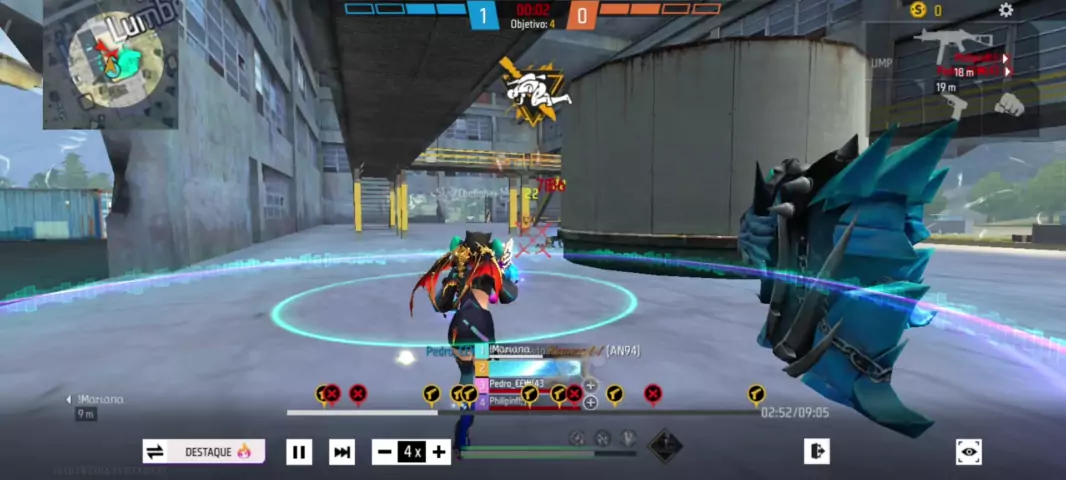This screenshot has width=1066, height=480.
Task: Toggle HUD visibility with the eye icon
Action: tap(968, 452)
